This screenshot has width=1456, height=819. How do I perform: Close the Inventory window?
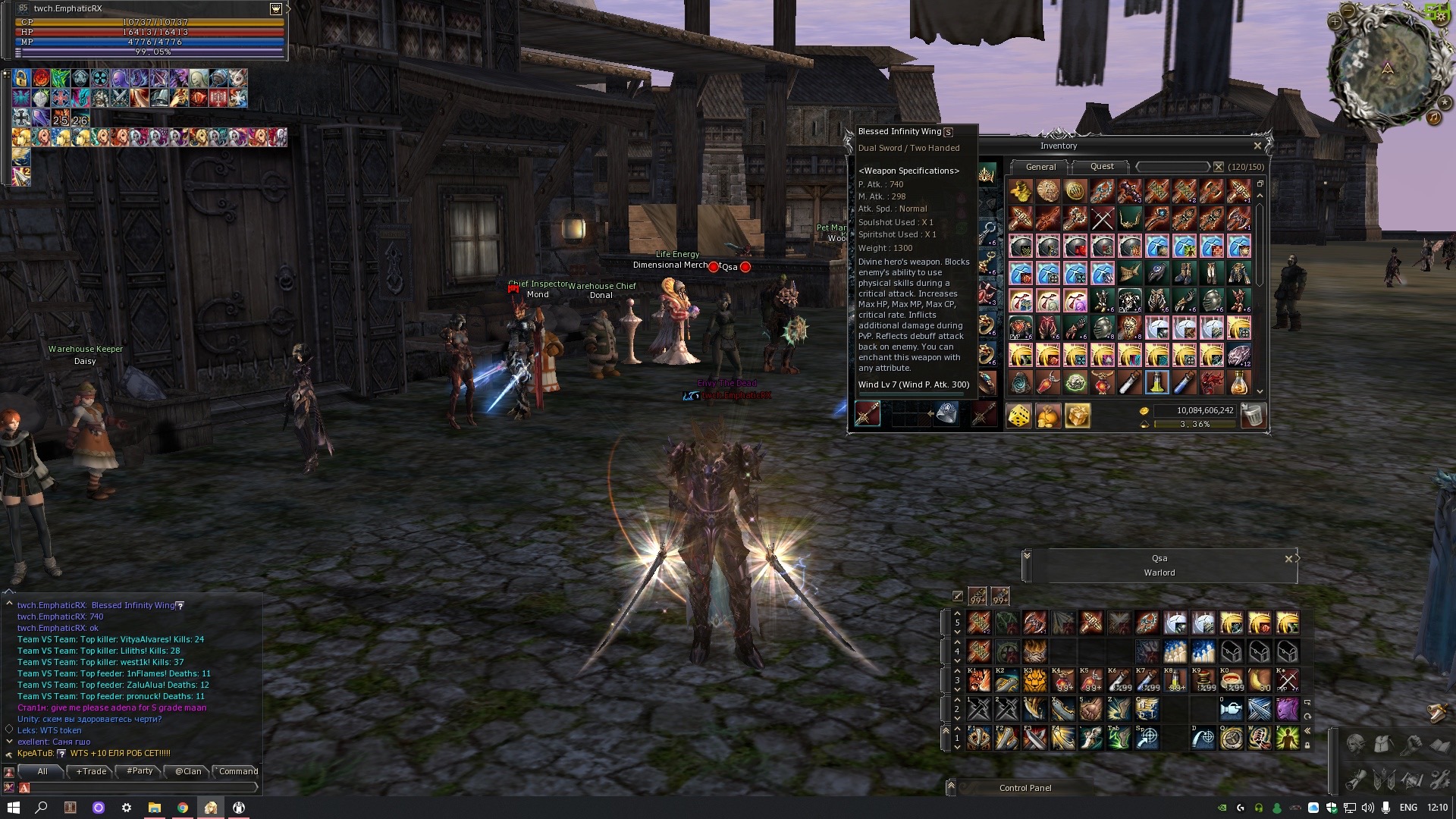(x=1257, y=146)
